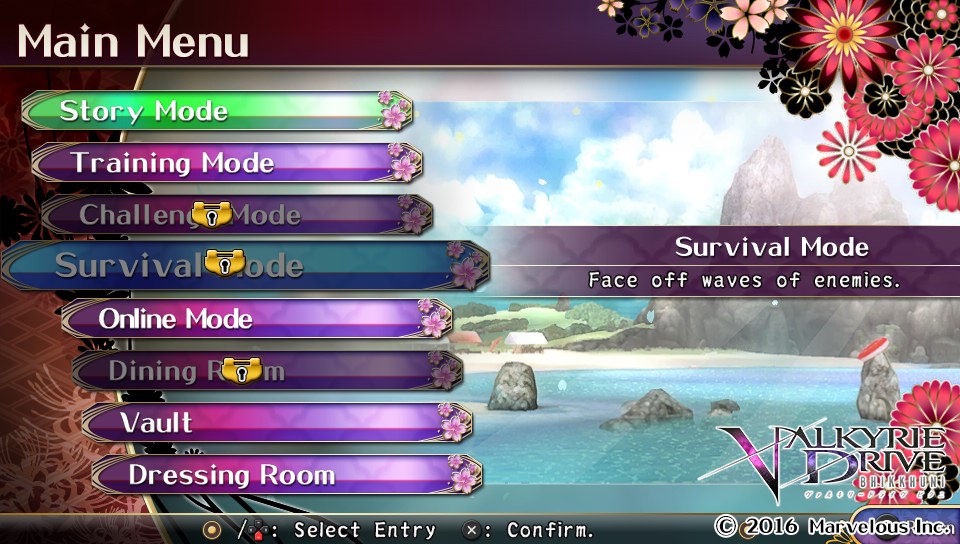The image size is (960, 544).
Task: Open the Training Mode entry
Action: tap(225, 163)
